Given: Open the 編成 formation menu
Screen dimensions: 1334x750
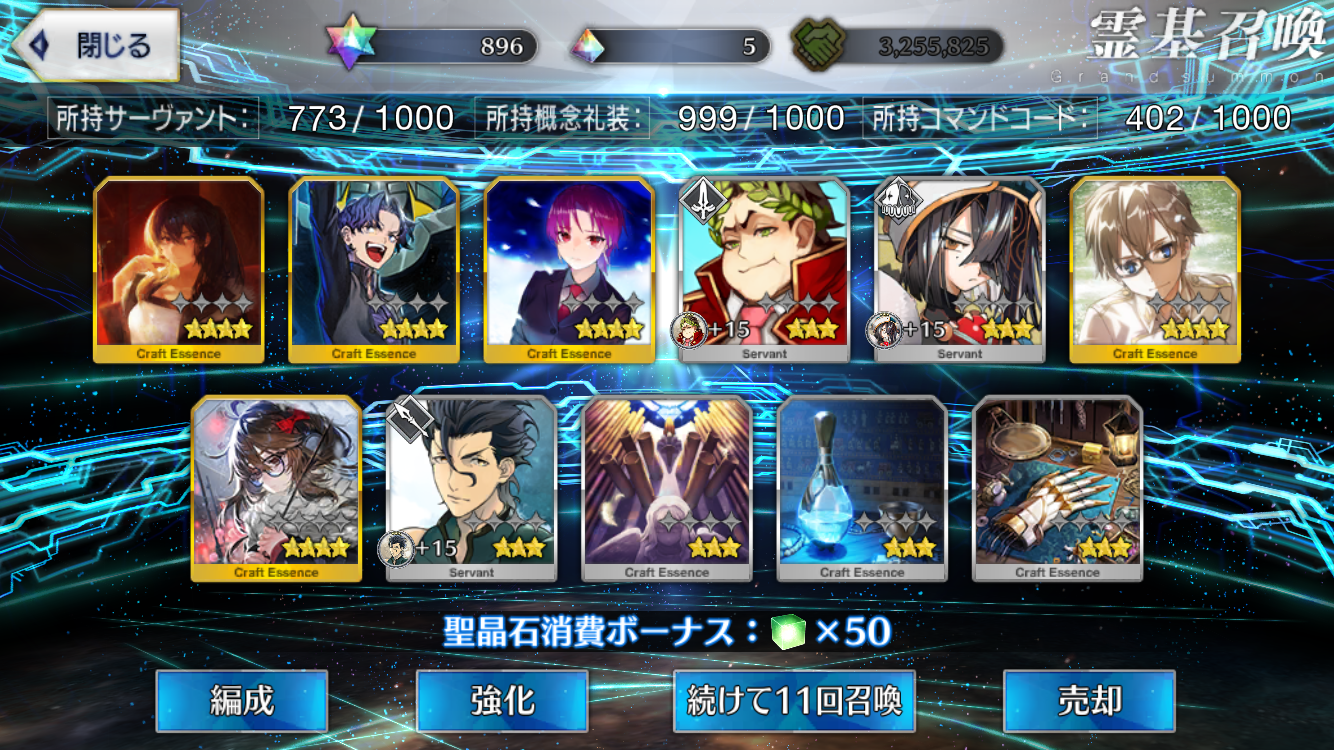Looking at the screenshot, I should [242, 701].
